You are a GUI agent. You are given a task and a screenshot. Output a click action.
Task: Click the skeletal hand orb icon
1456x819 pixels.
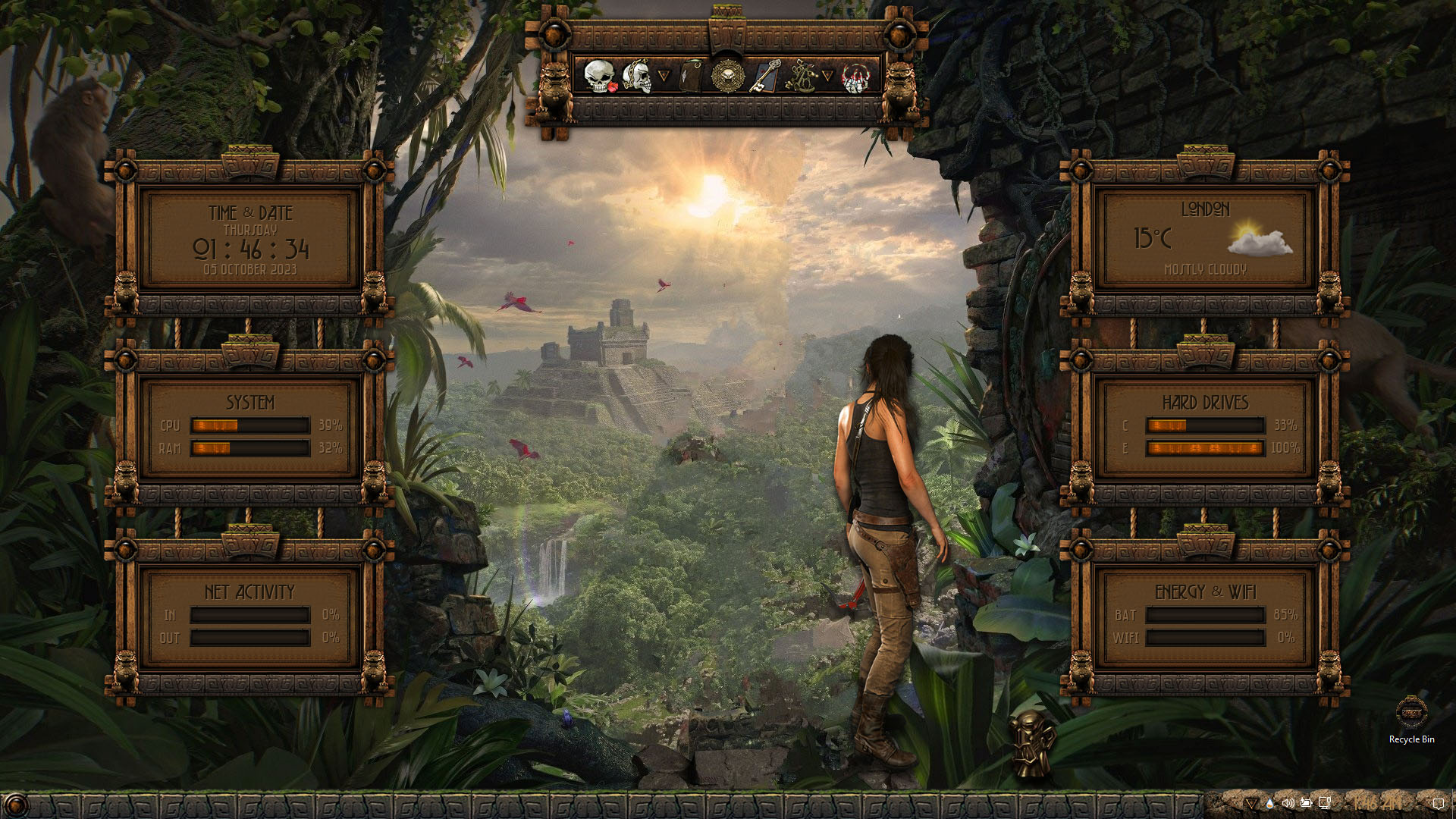[x=855, y=77]
